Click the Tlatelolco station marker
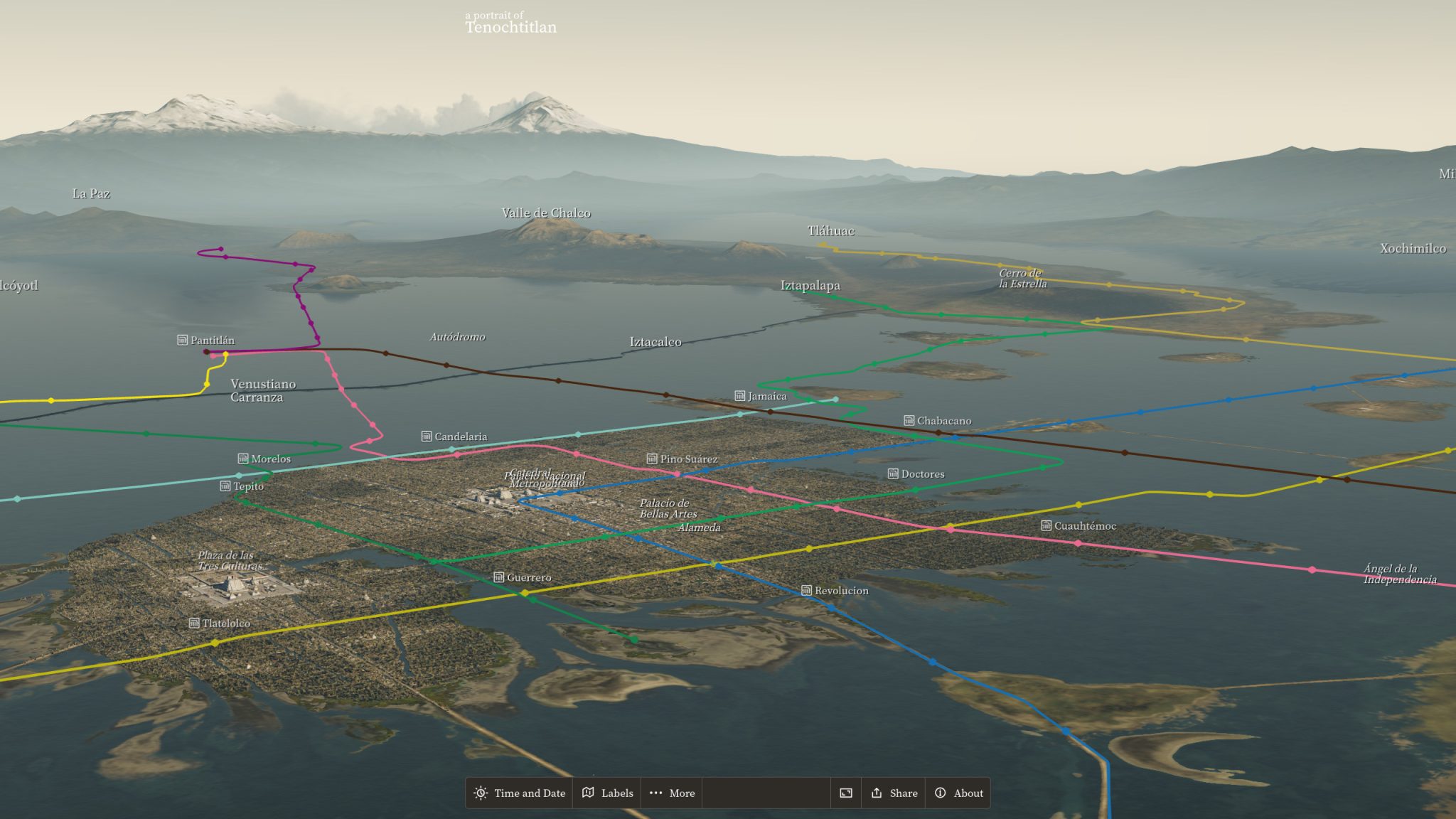The height and width of the screenshot is (819, 1456). [x=194, y=623]
